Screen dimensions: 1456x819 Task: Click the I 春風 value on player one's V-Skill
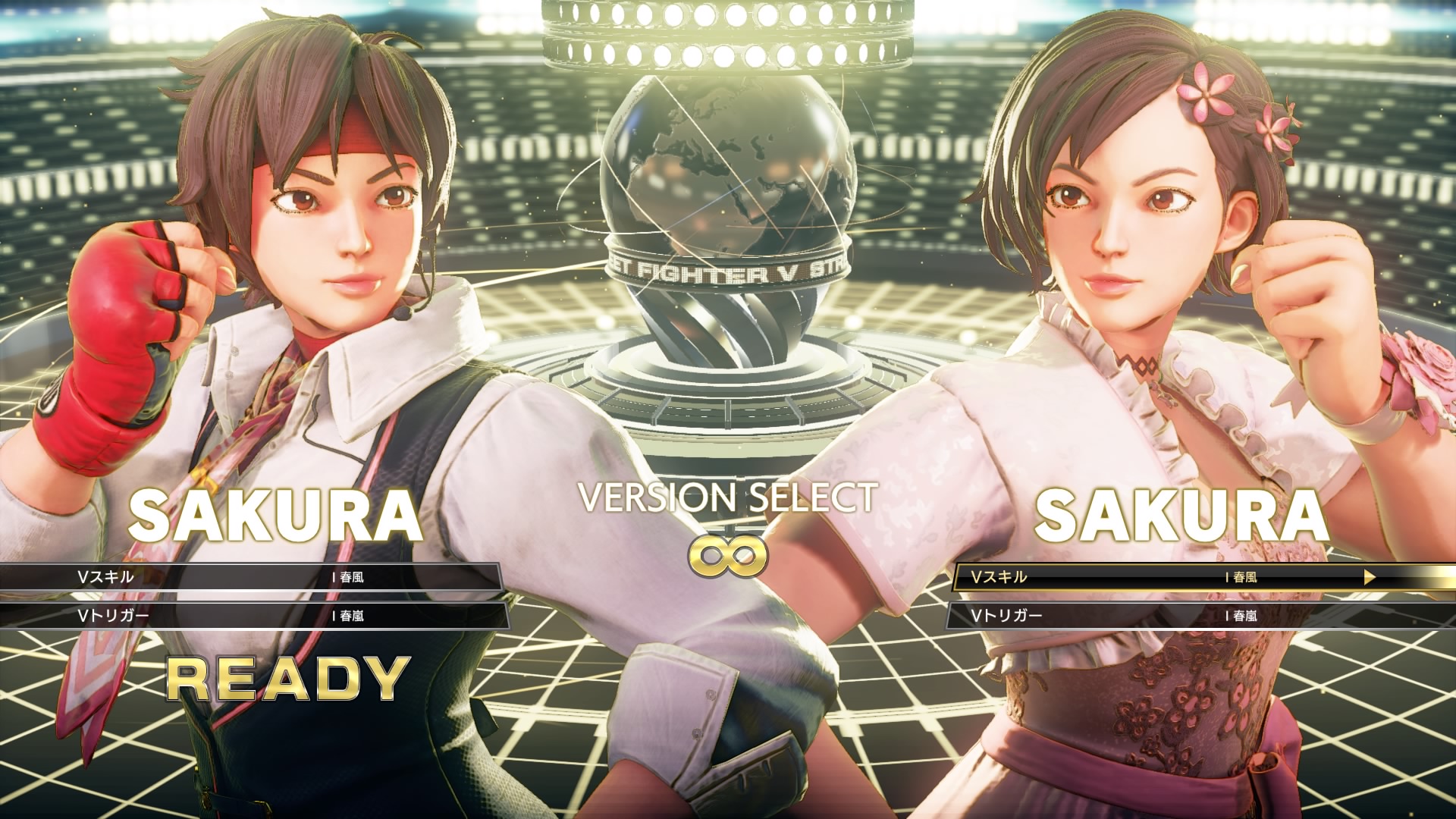coord(349,577)
